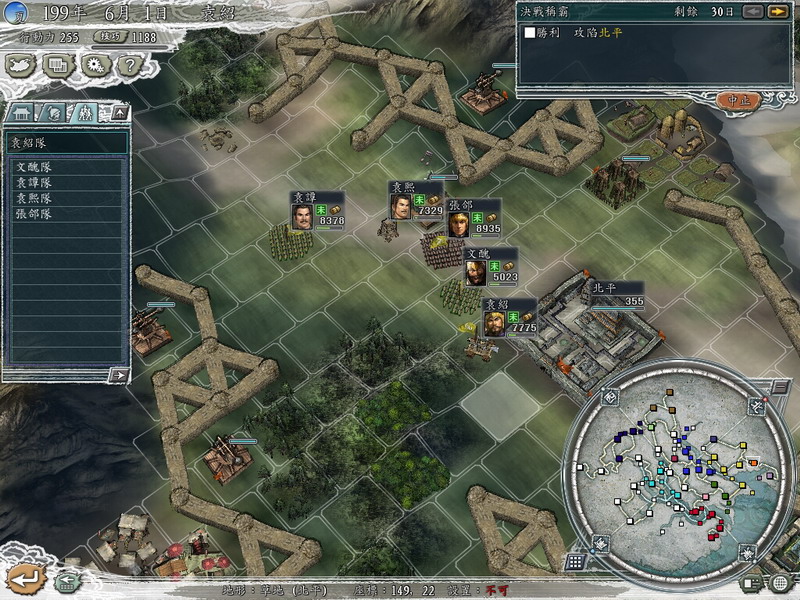Select 張郃隊 in the unit list
The width and height of the screenshot is (800, 600).
[34, 214]
